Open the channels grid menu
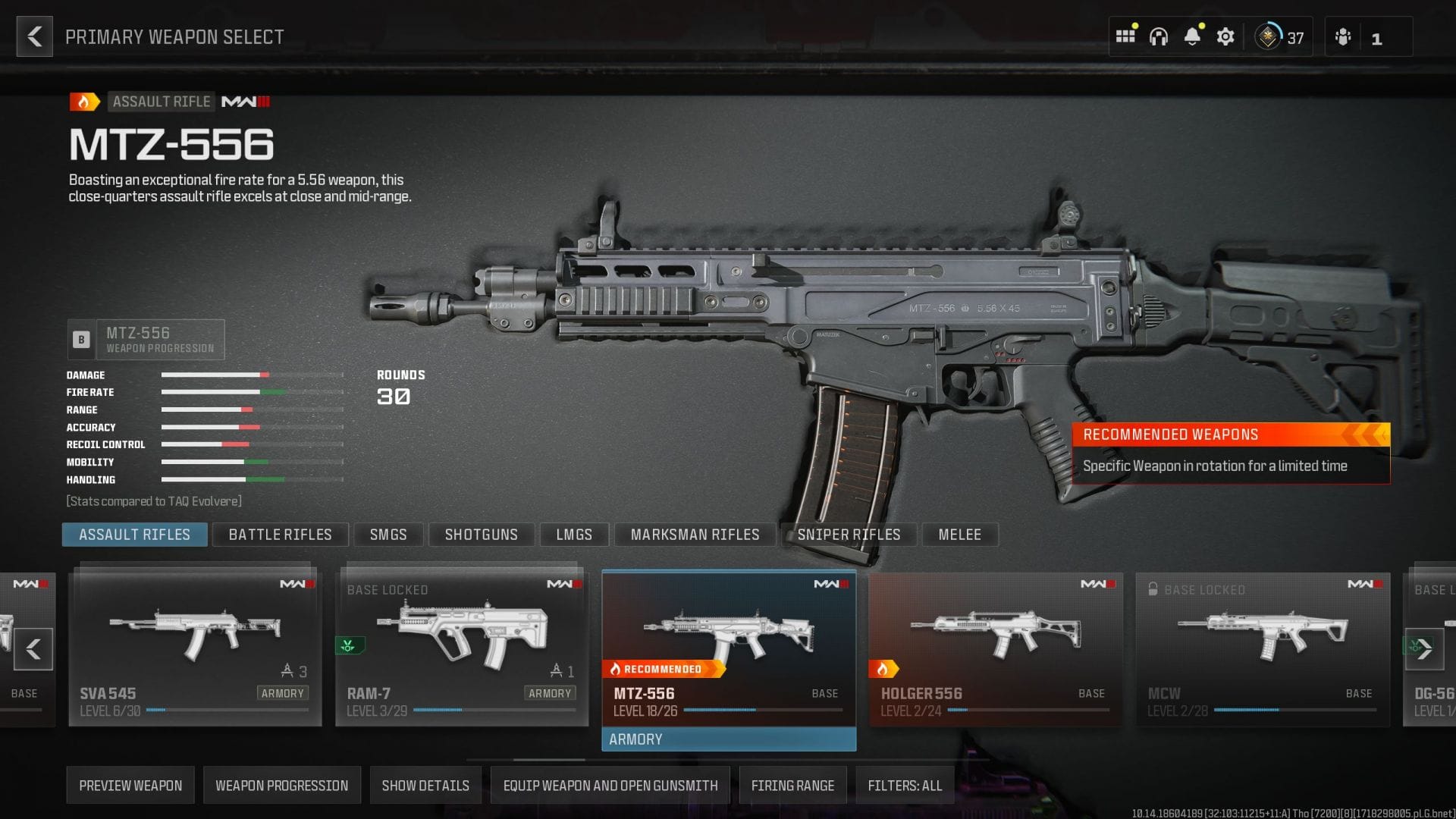1456x819 pixels. (1125, 36)
